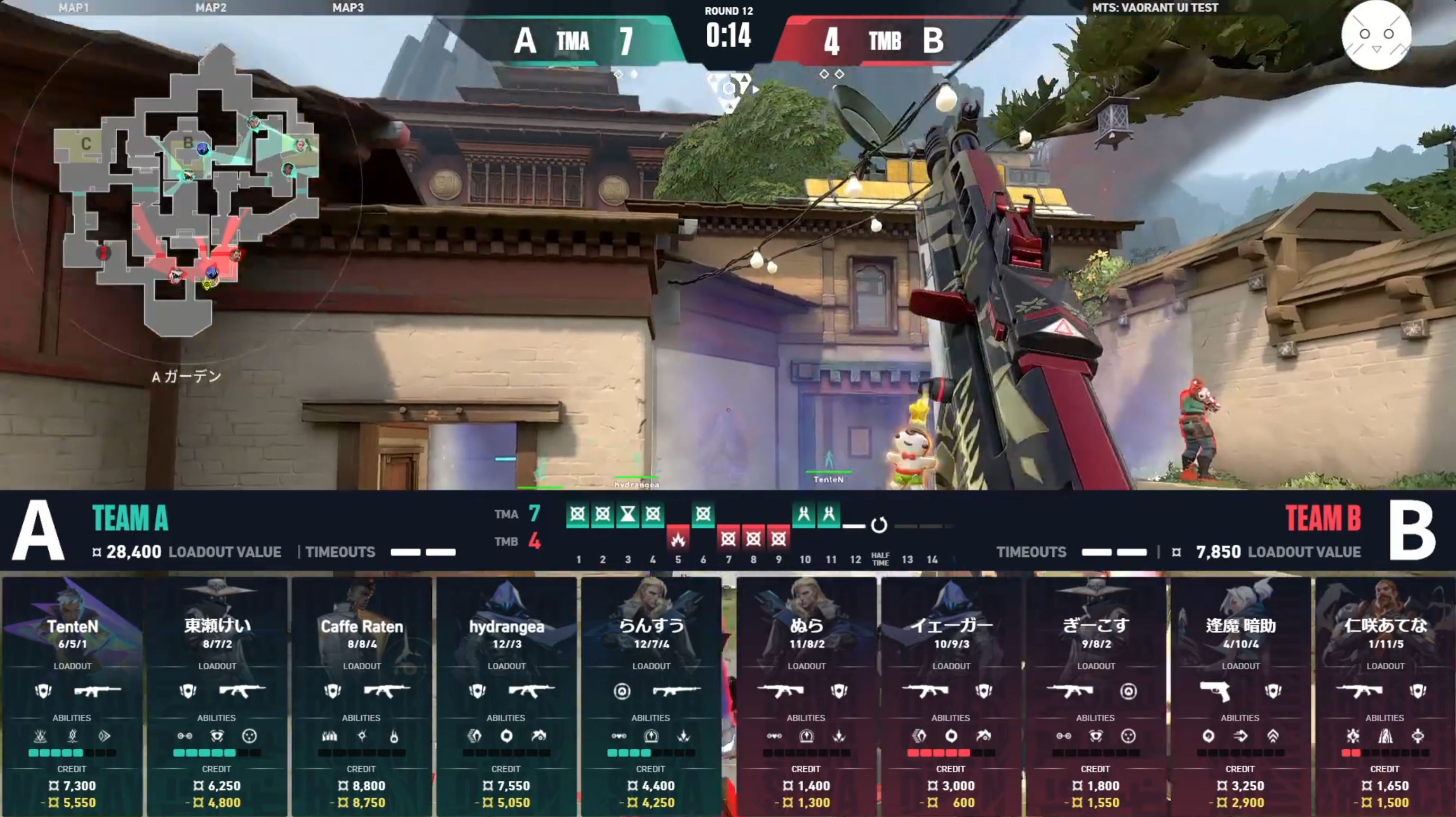Click the round face logo avatar

click(1376, 35)
